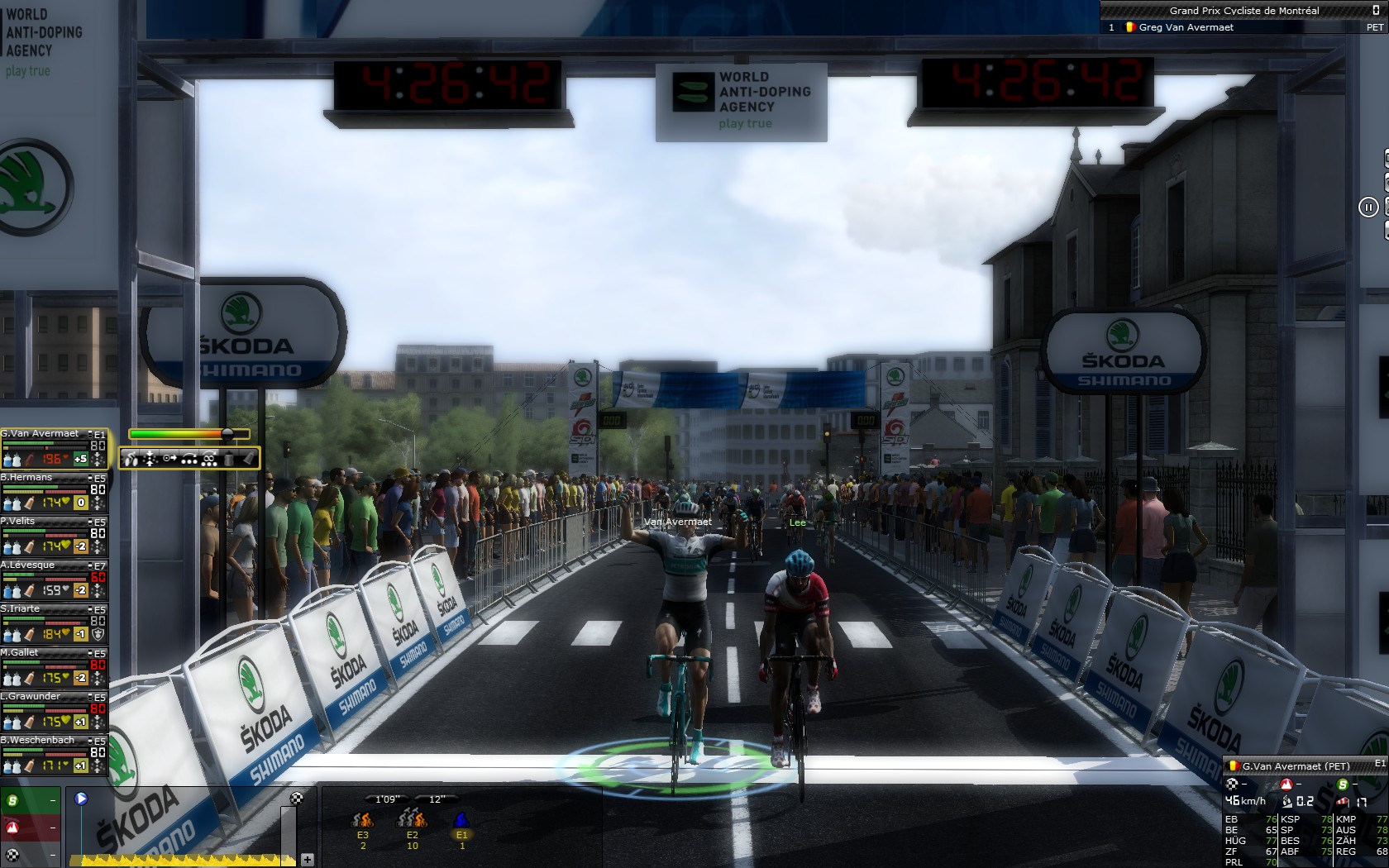Select the blue E1 leader group icon

click(461, 820)
